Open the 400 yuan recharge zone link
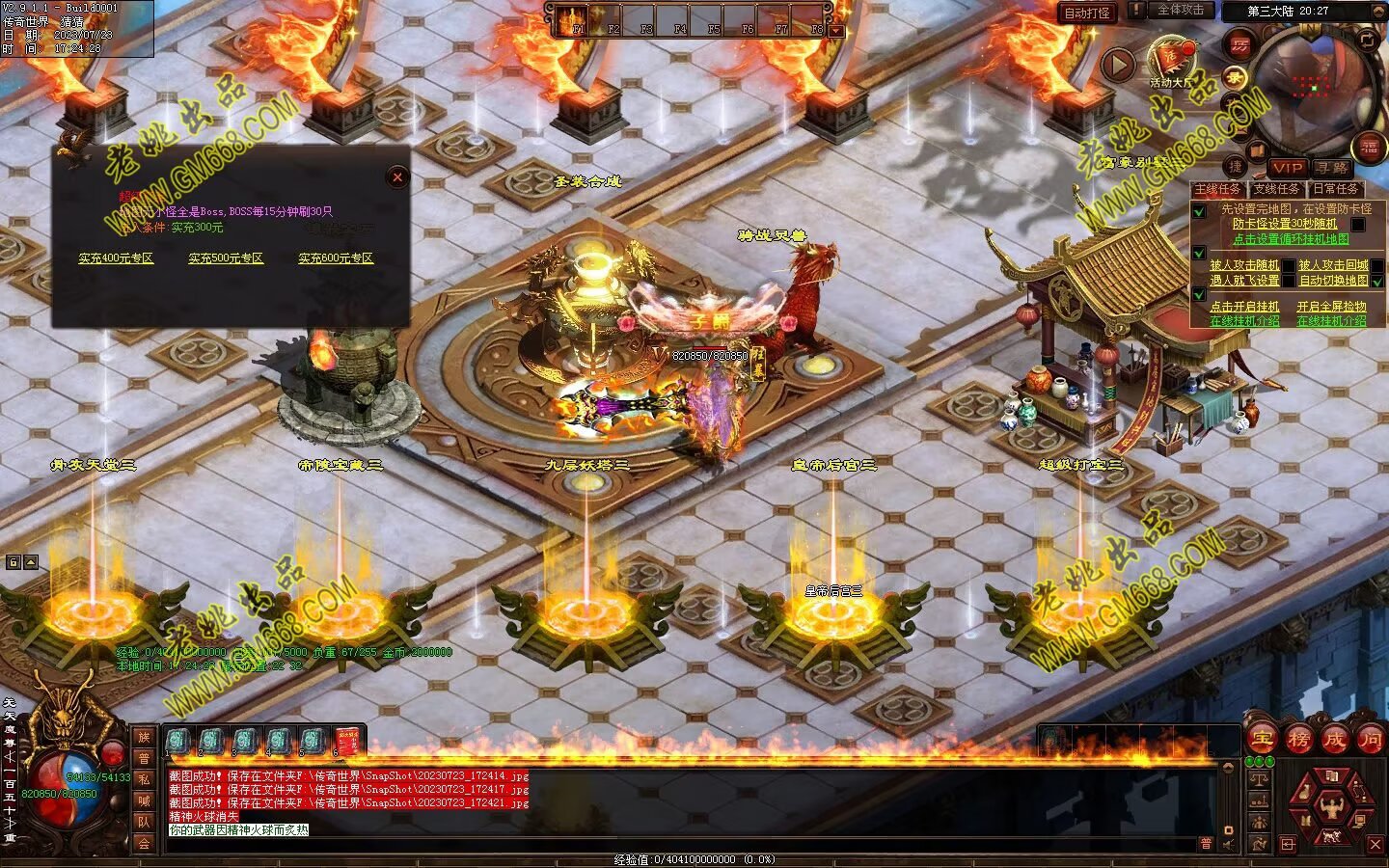This screenshot has width=1389, height=868. pyautogui.click(x=116, y=258)
